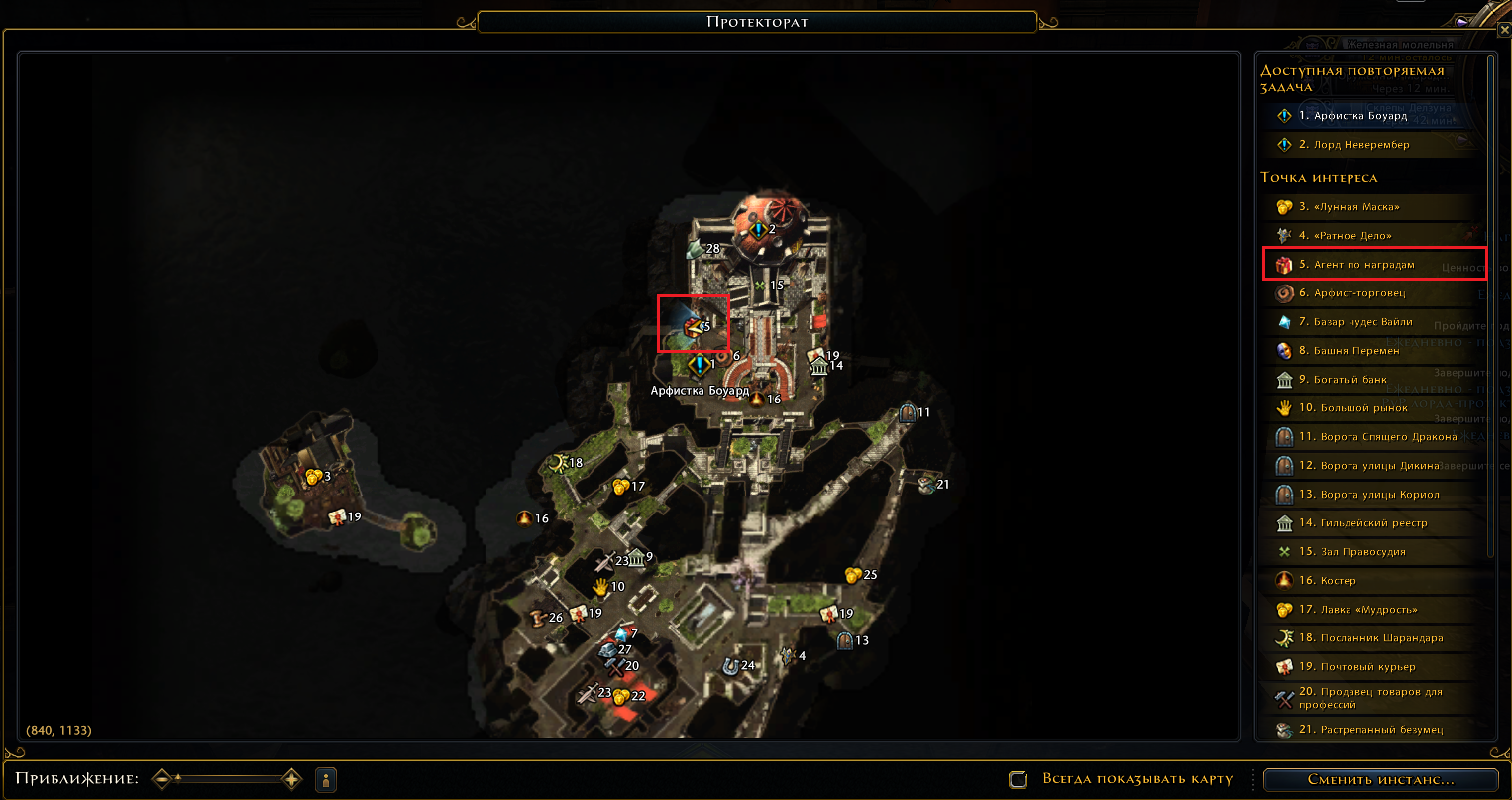This screenshot has height=800, width=1512.
Task: Select the gold coins marker numbered 25
Action: (x=853, y=575)
